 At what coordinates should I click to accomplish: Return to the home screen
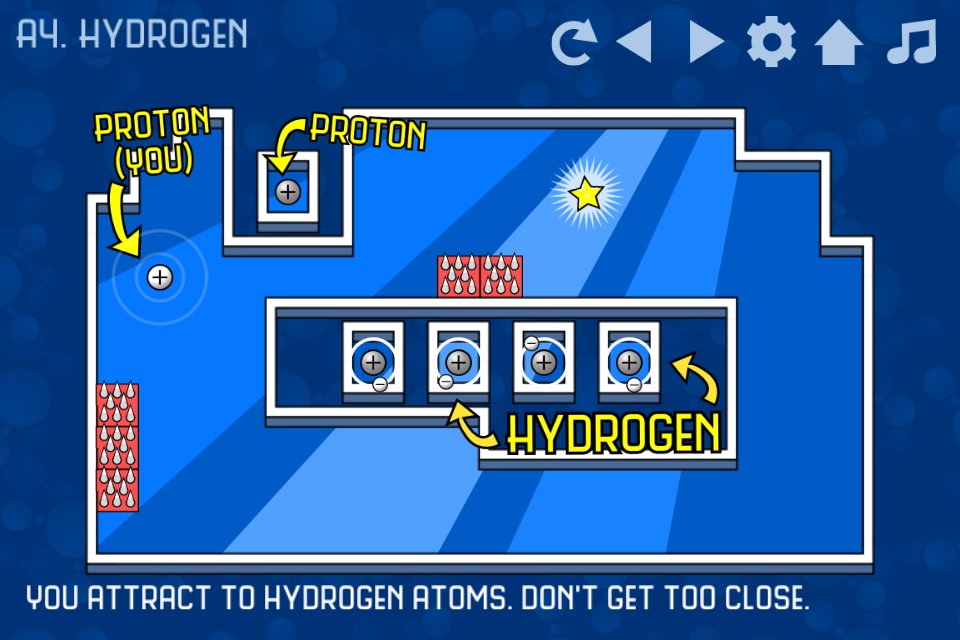838,42
